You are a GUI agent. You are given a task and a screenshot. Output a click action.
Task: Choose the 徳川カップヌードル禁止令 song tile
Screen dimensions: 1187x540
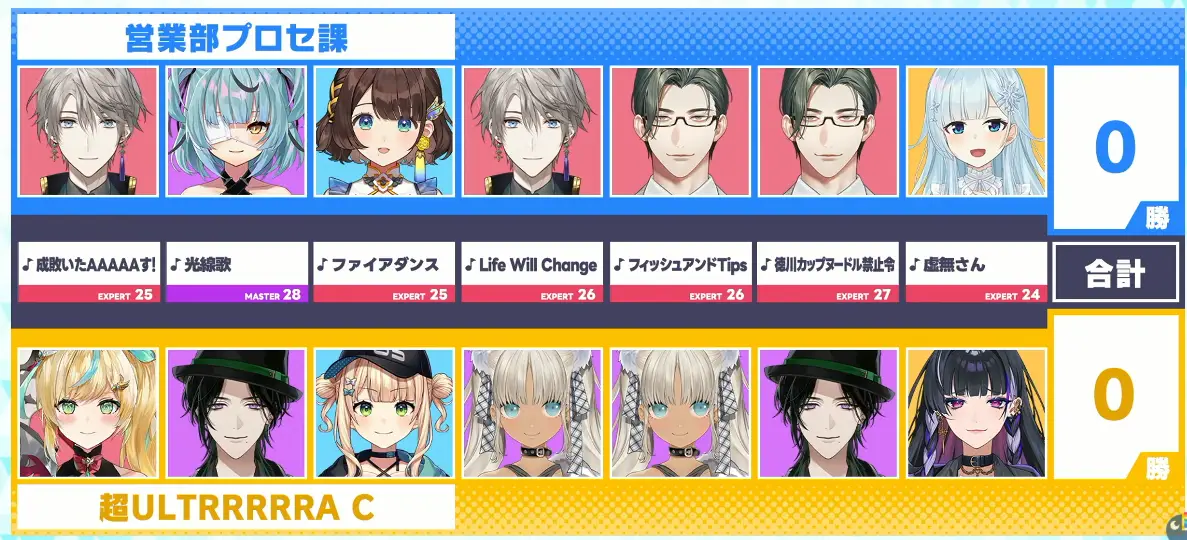click(x=828, y=272)
